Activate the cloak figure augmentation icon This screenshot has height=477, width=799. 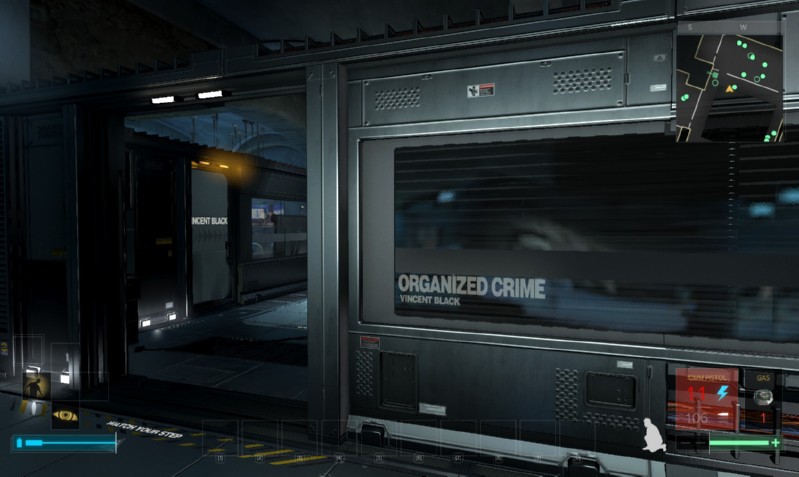(x=36, y=384)
